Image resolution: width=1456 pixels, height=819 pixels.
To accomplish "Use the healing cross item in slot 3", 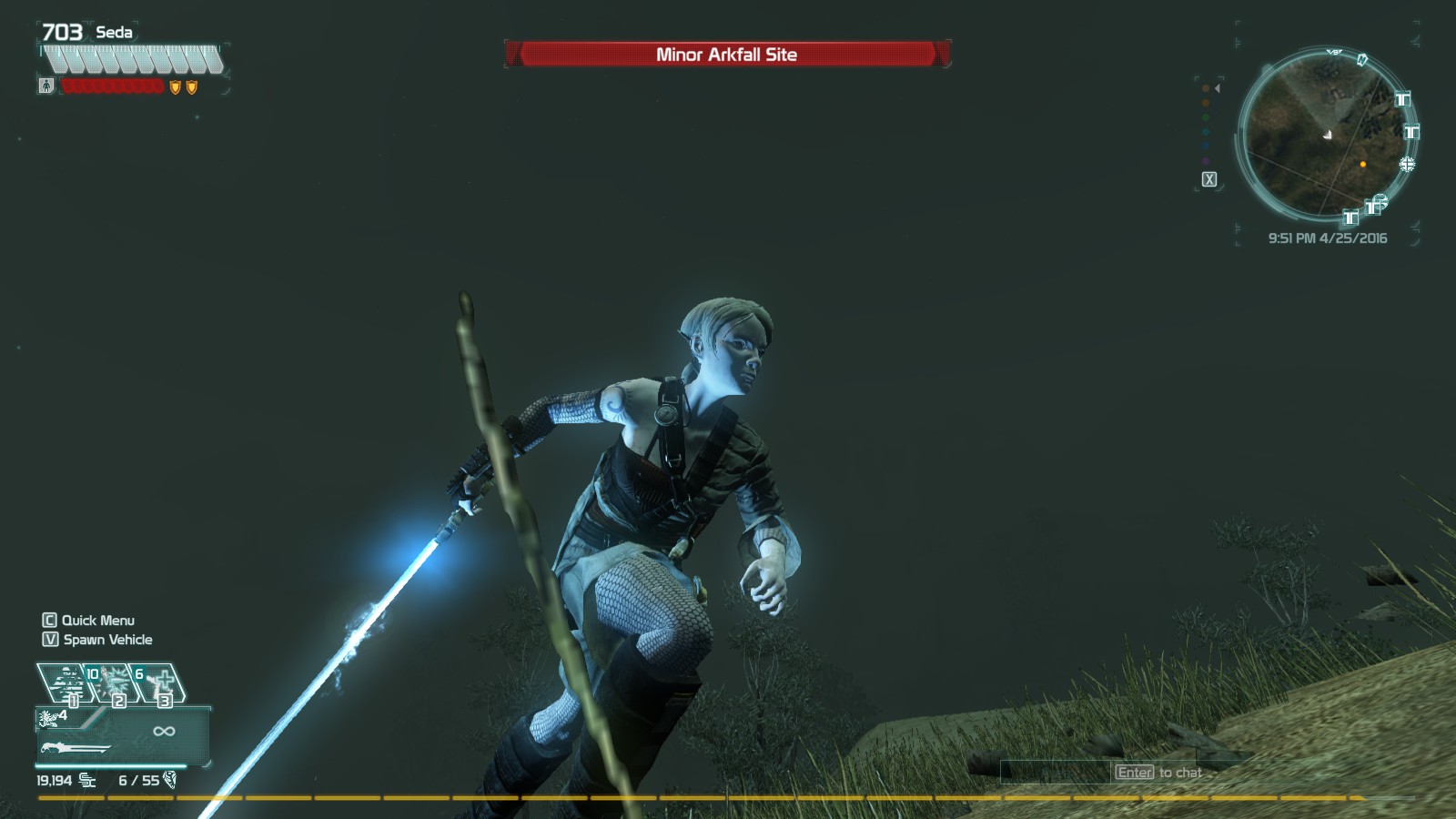I will click(x=162, y=682).
